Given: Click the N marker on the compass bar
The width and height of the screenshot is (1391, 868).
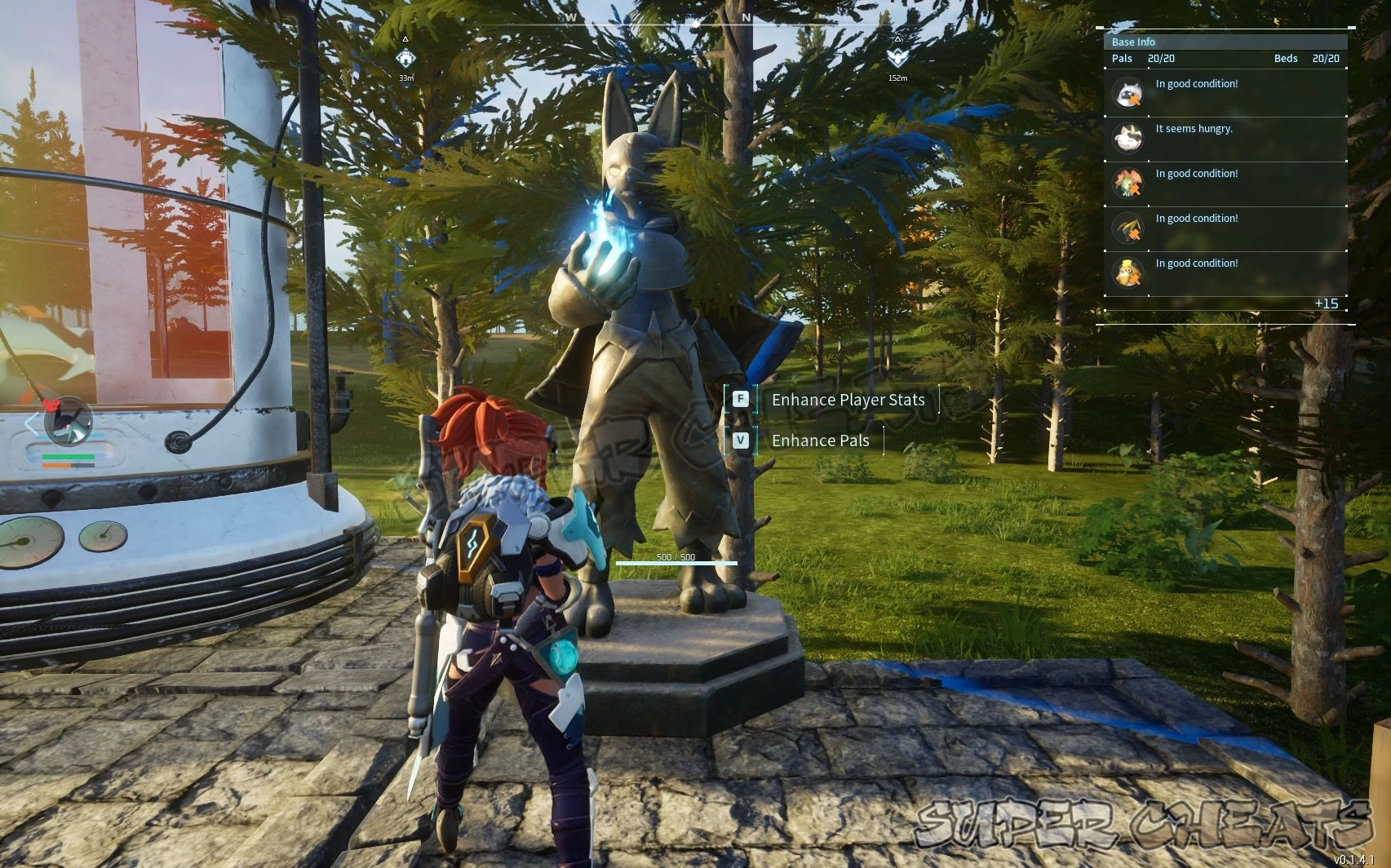Looking at the screenshot, I should click(x=746, y=15).
